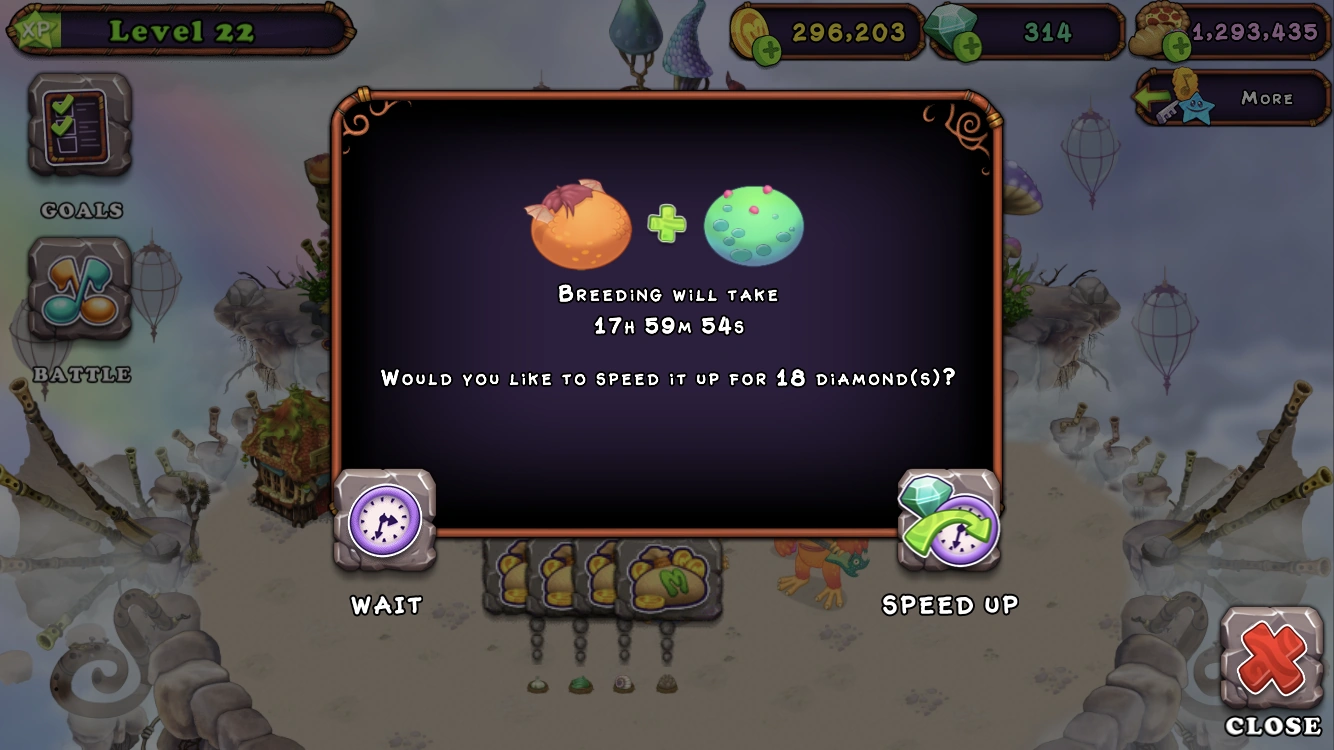Viewport: 1334px width, 750px height.
Task: Click the Wait clock icon
Action: coord(385,521)
